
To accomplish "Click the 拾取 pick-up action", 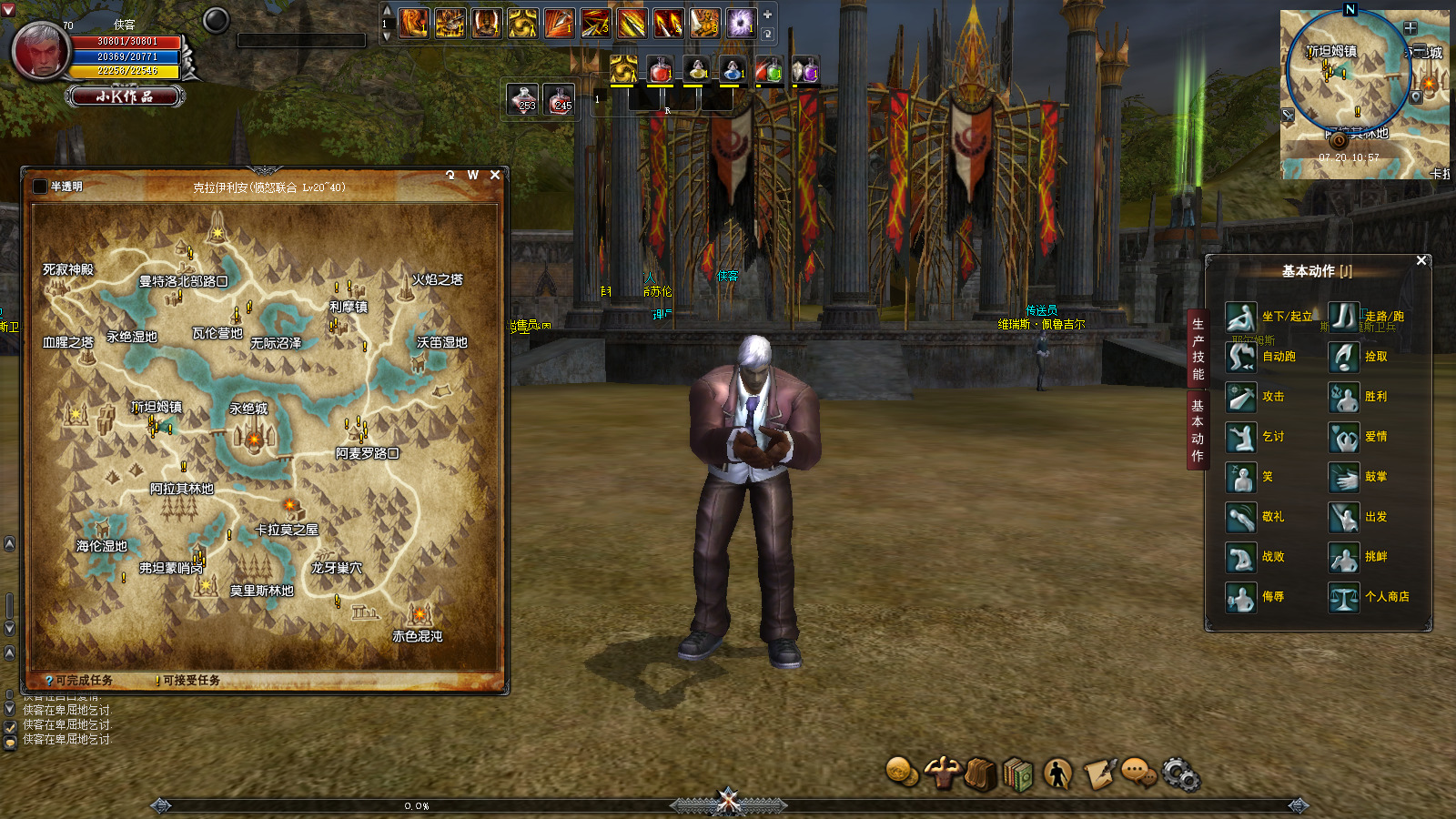I will 1344,357.
